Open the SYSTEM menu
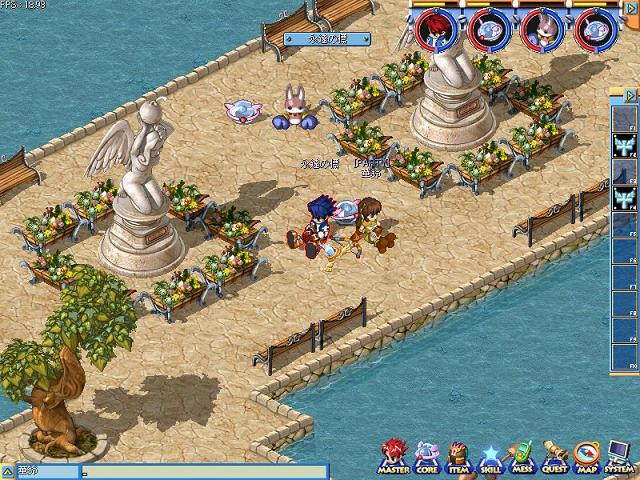 (618, 457)
